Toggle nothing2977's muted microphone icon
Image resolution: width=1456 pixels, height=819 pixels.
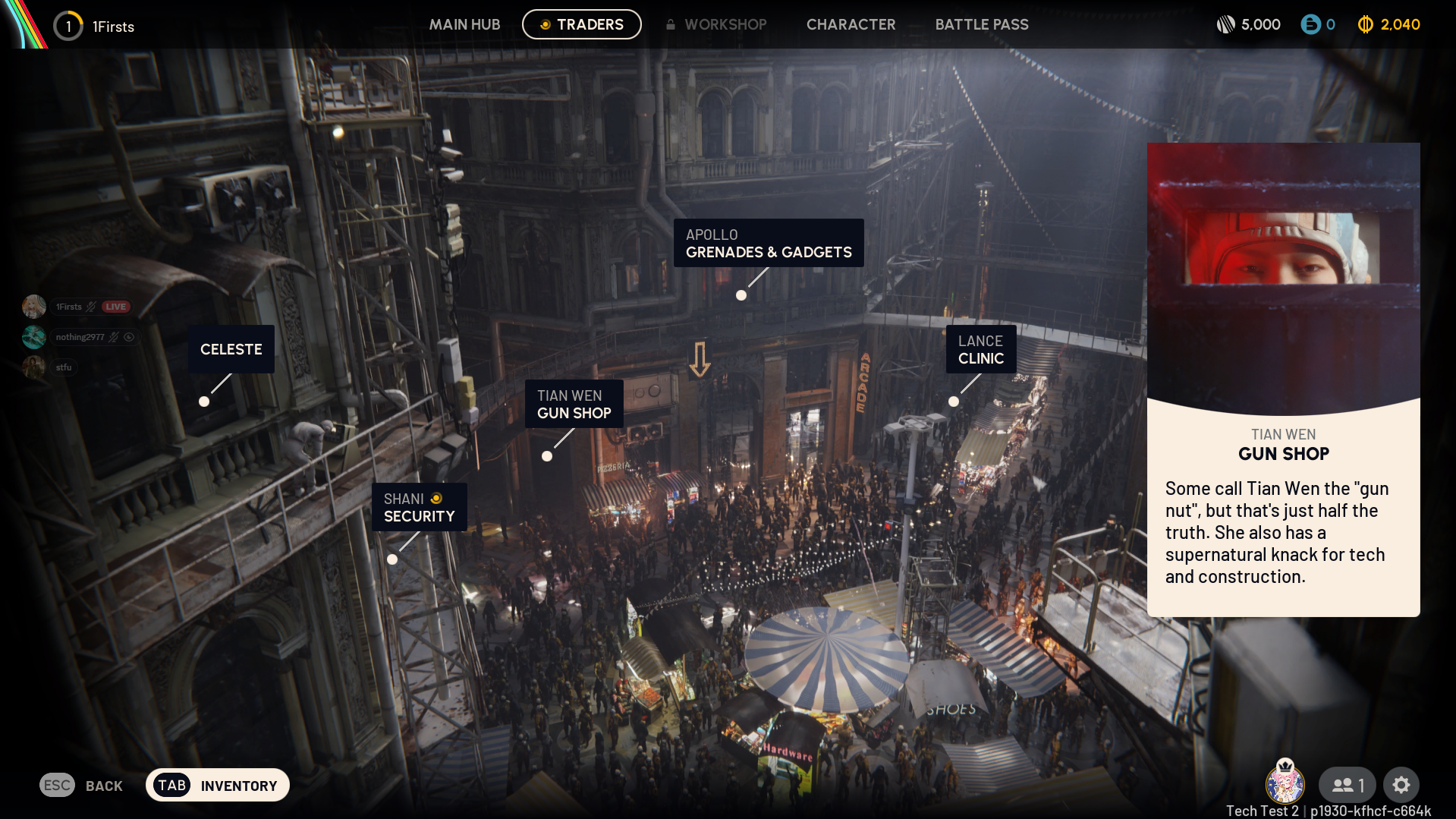coord(114,338)
